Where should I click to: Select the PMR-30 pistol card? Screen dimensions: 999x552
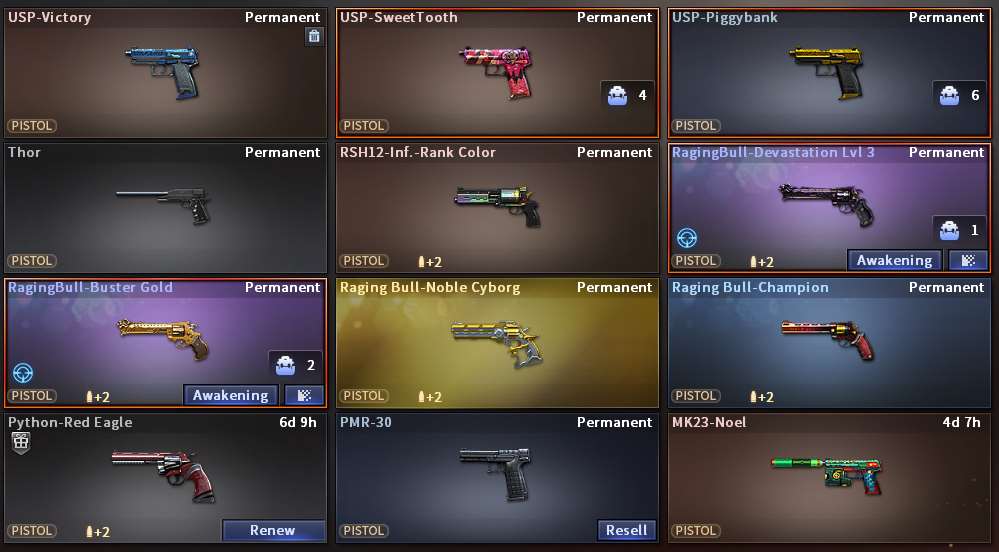(x=497, y=470)
